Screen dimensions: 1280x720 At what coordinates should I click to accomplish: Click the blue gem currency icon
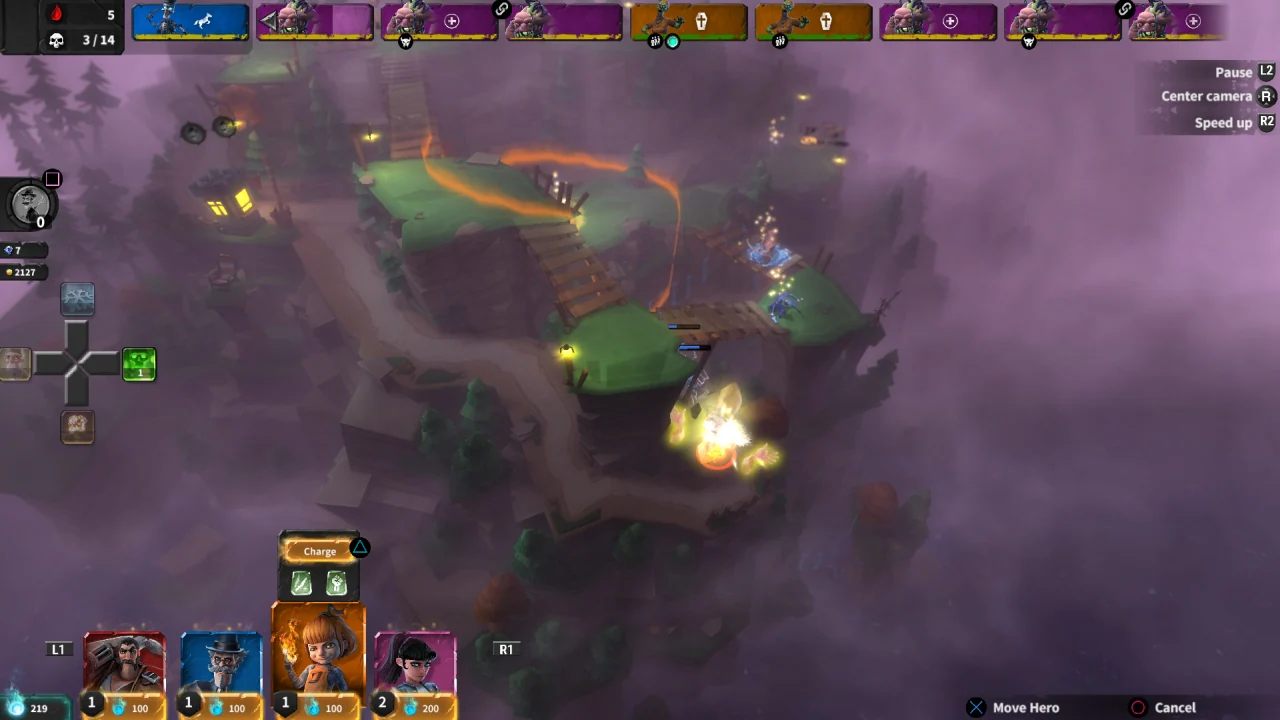(8, 250)
